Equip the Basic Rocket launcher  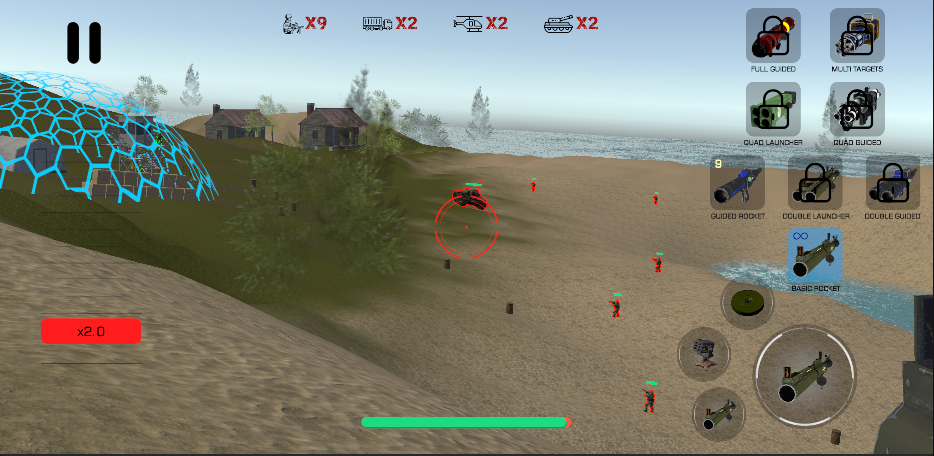[x=815, y=255]
